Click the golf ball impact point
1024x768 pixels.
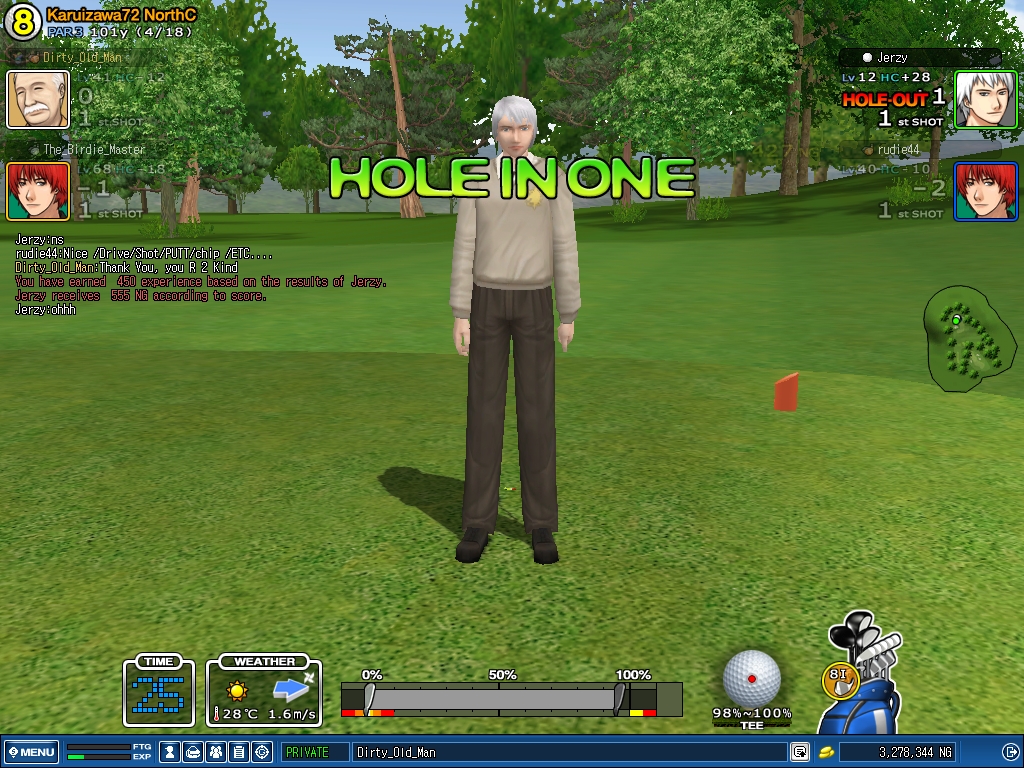coord(752,678)
